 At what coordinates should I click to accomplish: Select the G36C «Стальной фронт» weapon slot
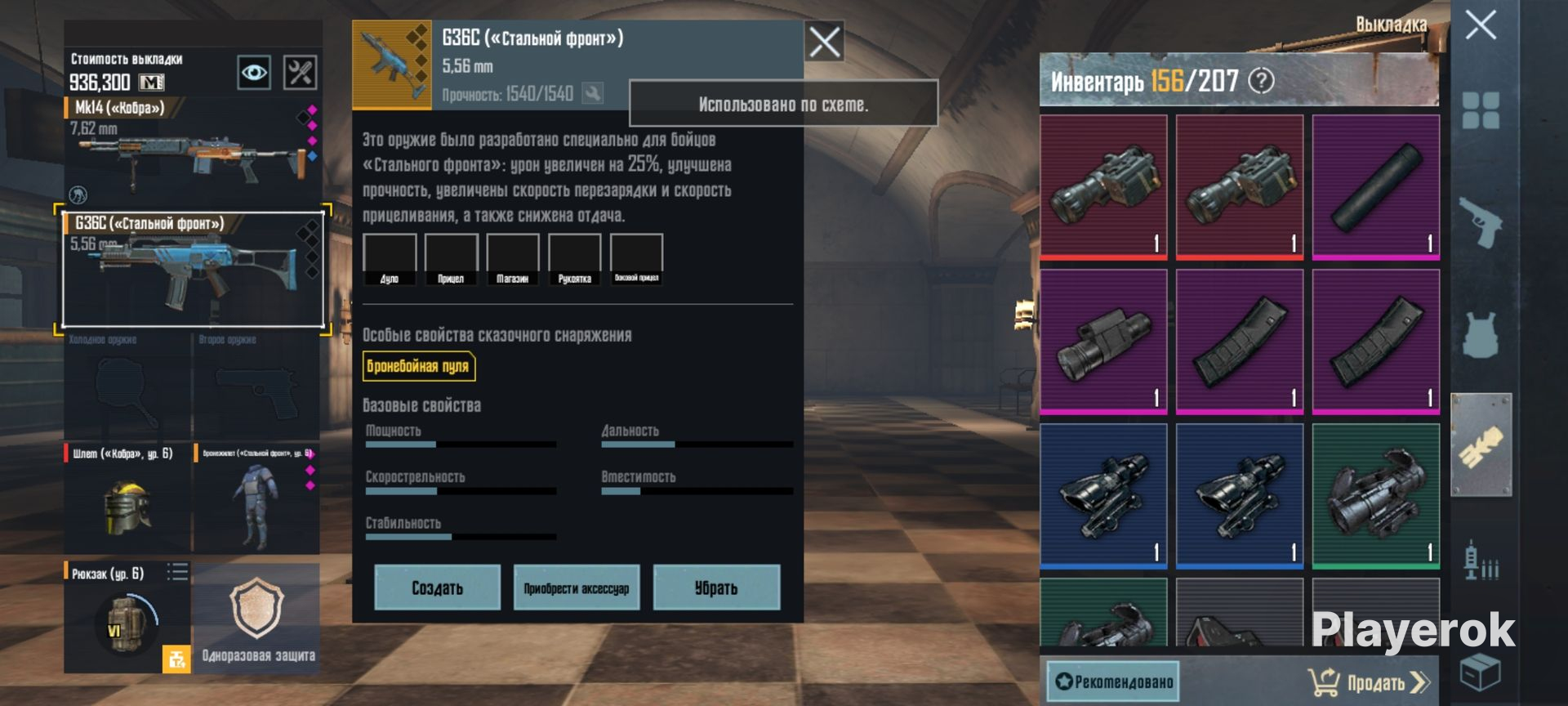193,270
